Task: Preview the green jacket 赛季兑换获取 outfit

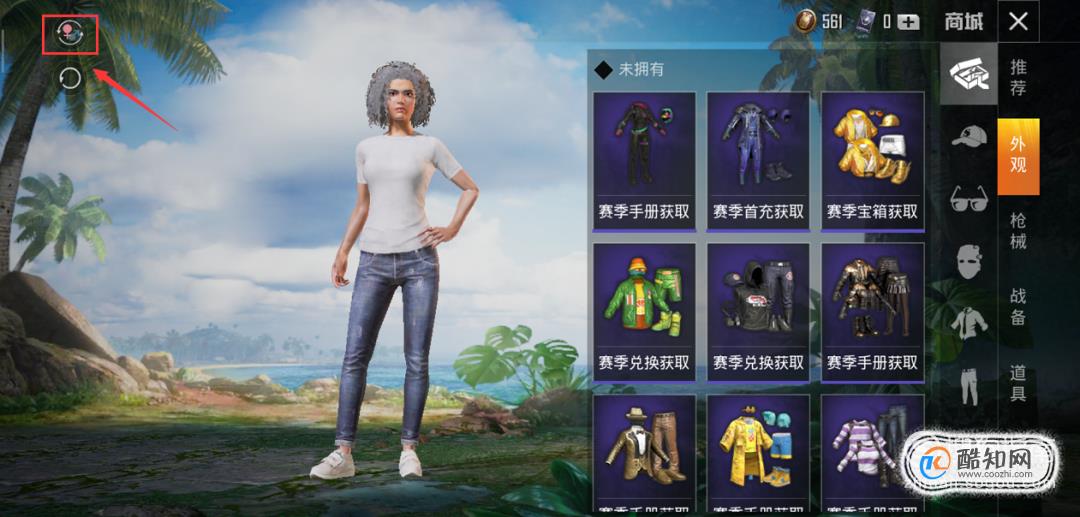Action: (x=644, y=311)
